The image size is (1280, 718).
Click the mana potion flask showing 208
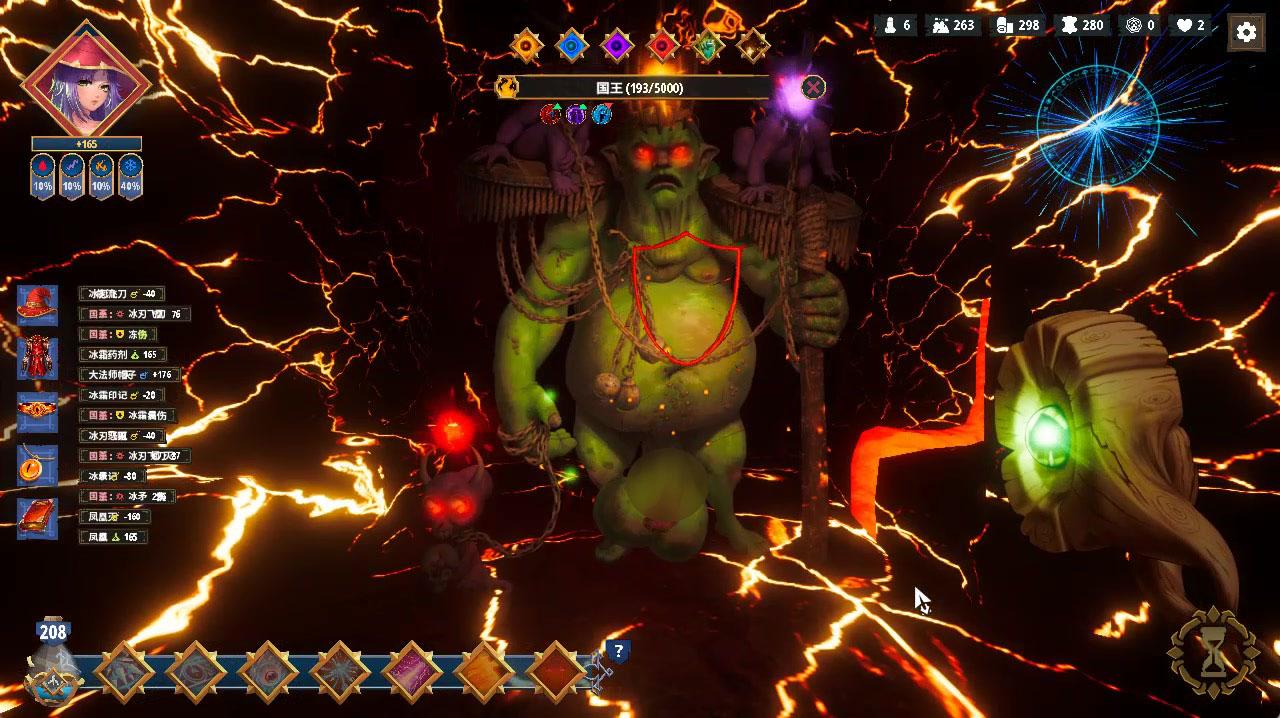coord(52,665)
